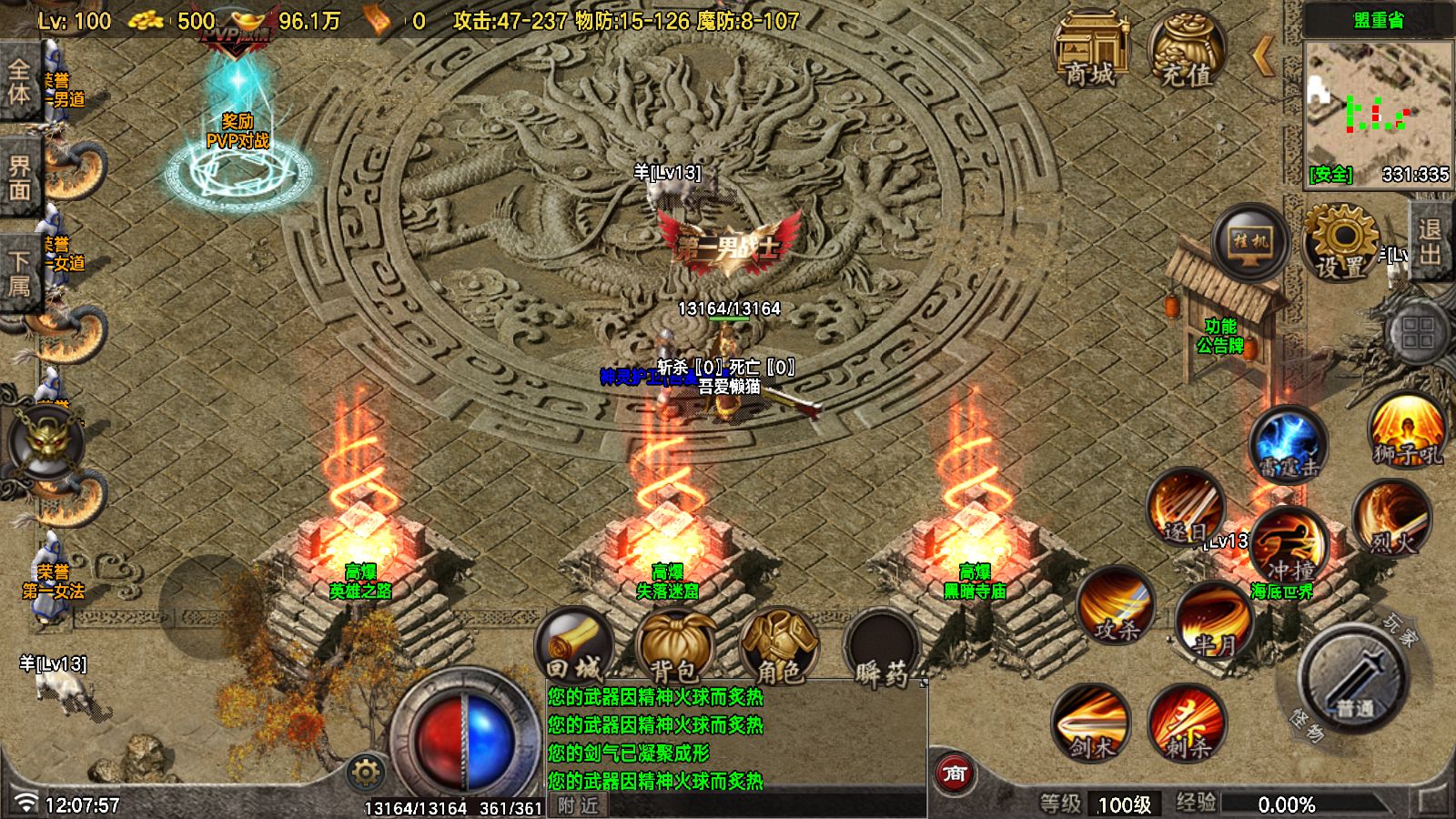Open the 设置 gear settings

tap(1340, 241)
